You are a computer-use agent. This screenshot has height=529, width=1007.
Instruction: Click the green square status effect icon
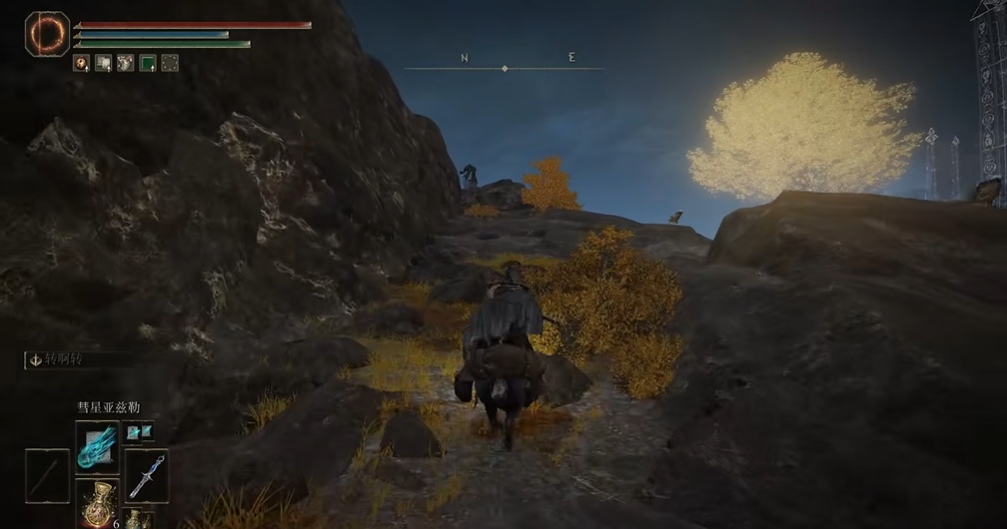pos(148,63)
